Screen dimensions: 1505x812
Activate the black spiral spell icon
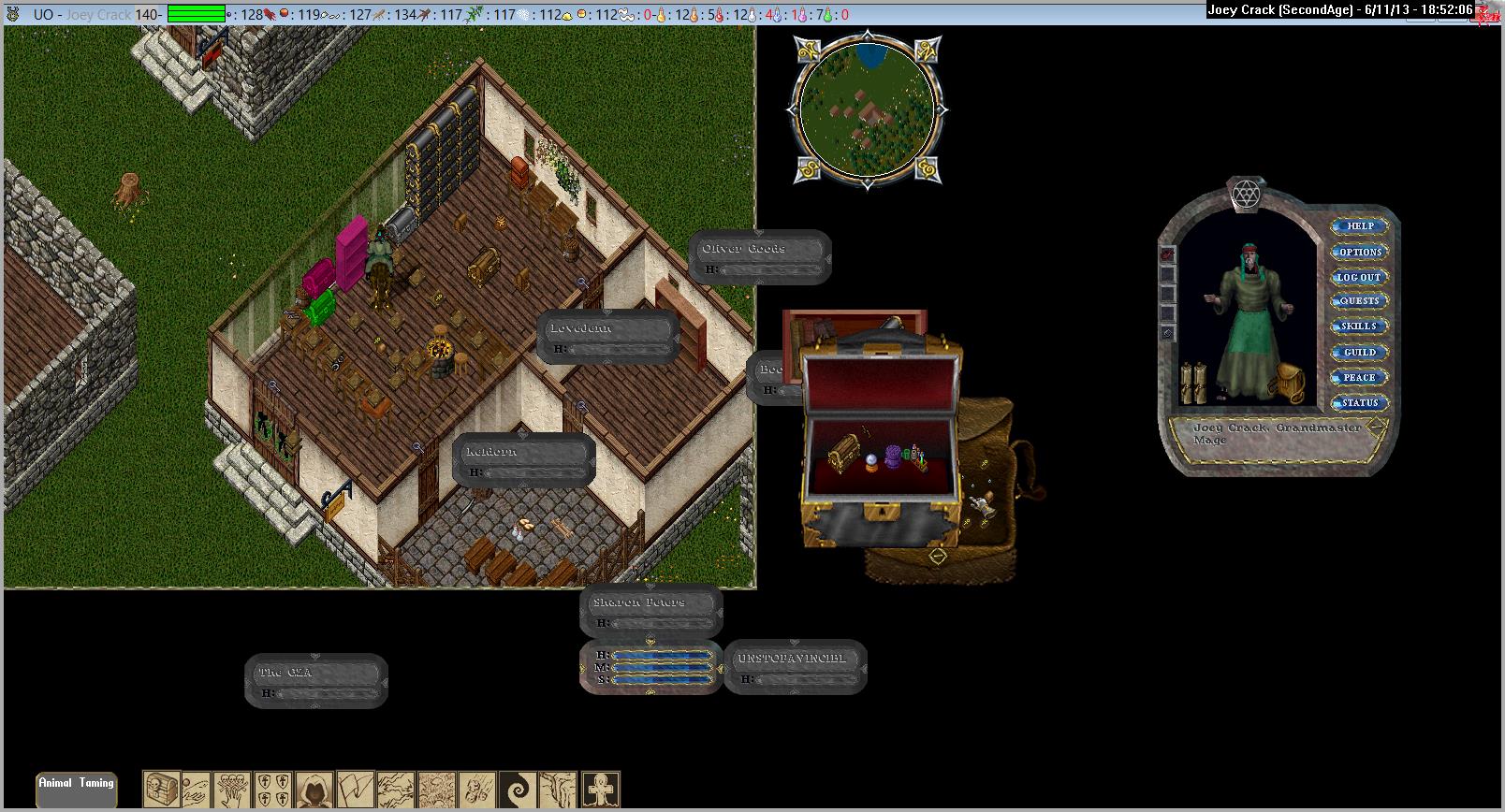[x=516, y=790]
